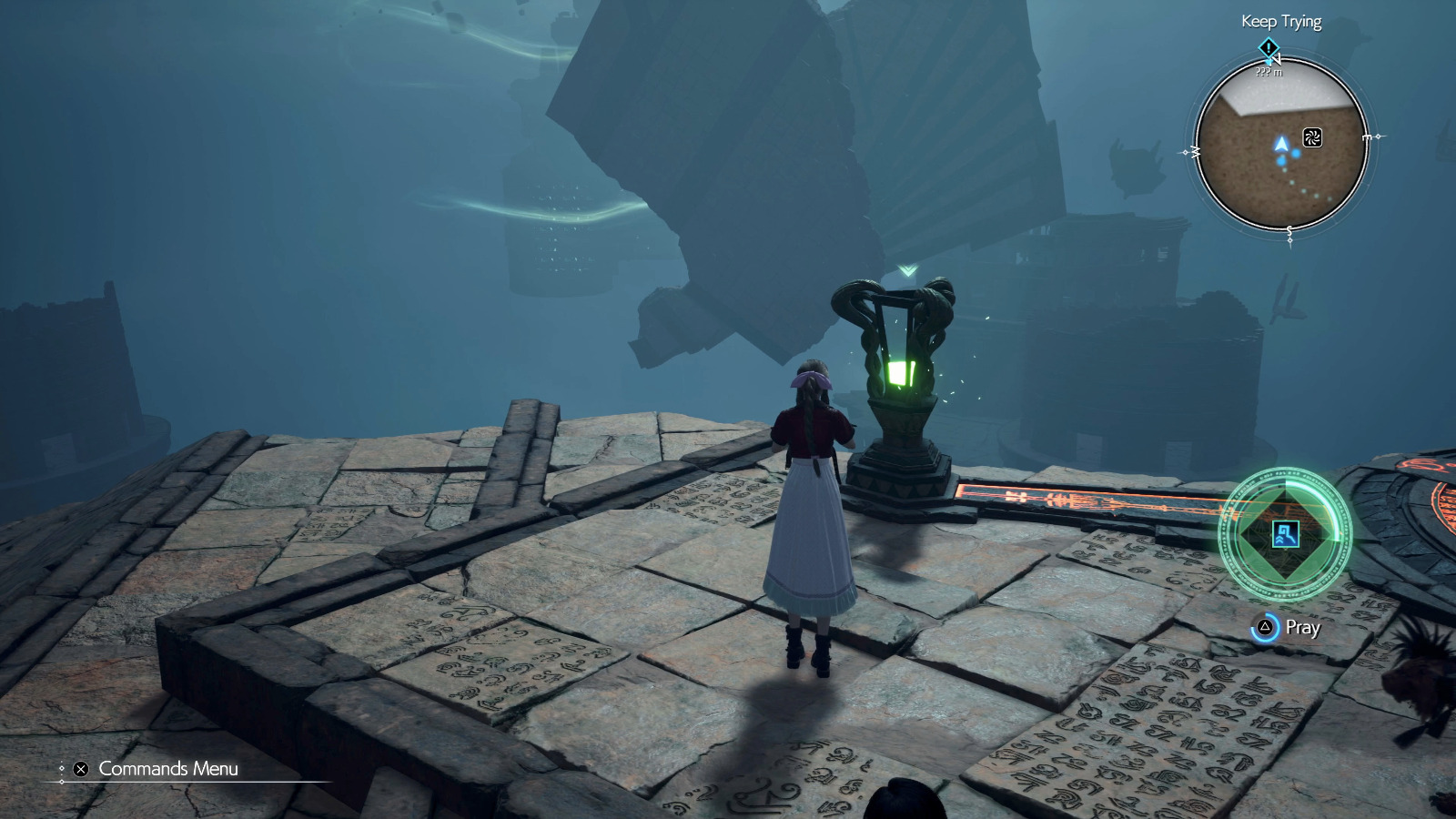Screen dimensions: 1456x819
Task: Click the Triangle button icon beside Pray
Action: 1265,627
